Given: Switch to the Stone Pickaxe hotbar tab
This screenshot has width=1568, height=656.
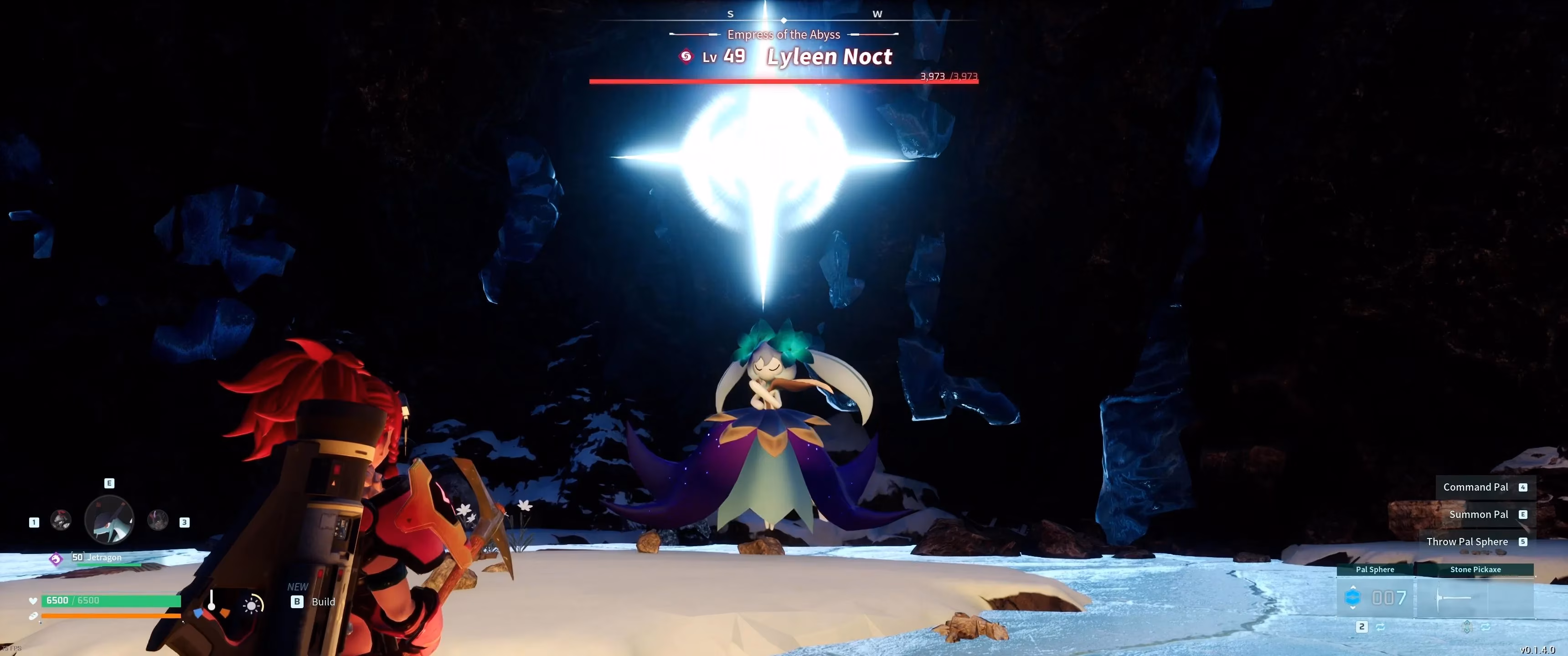Looking at the screenshot, I should 1475,569.
